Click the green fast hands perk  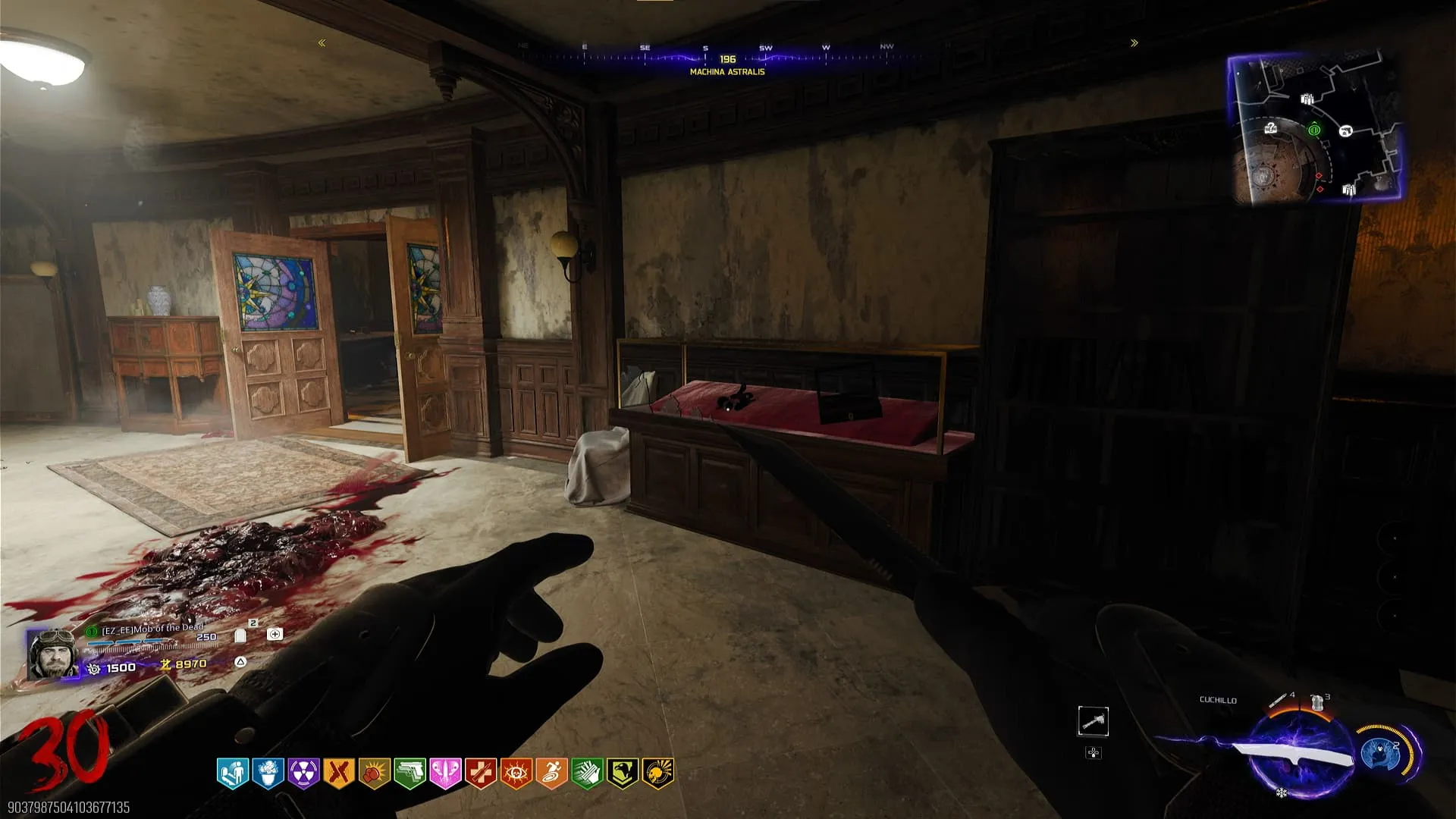[587, 773]
